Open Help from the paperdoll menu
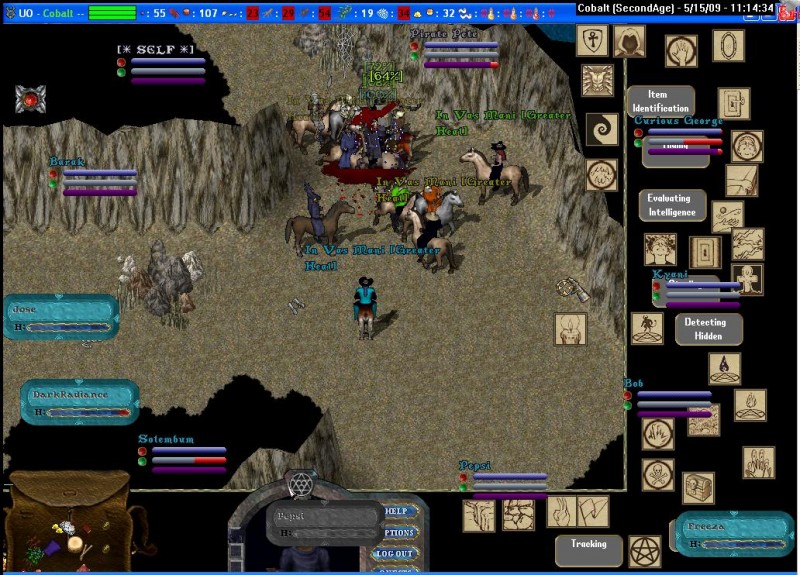800x575 pixels. (400, 512)
